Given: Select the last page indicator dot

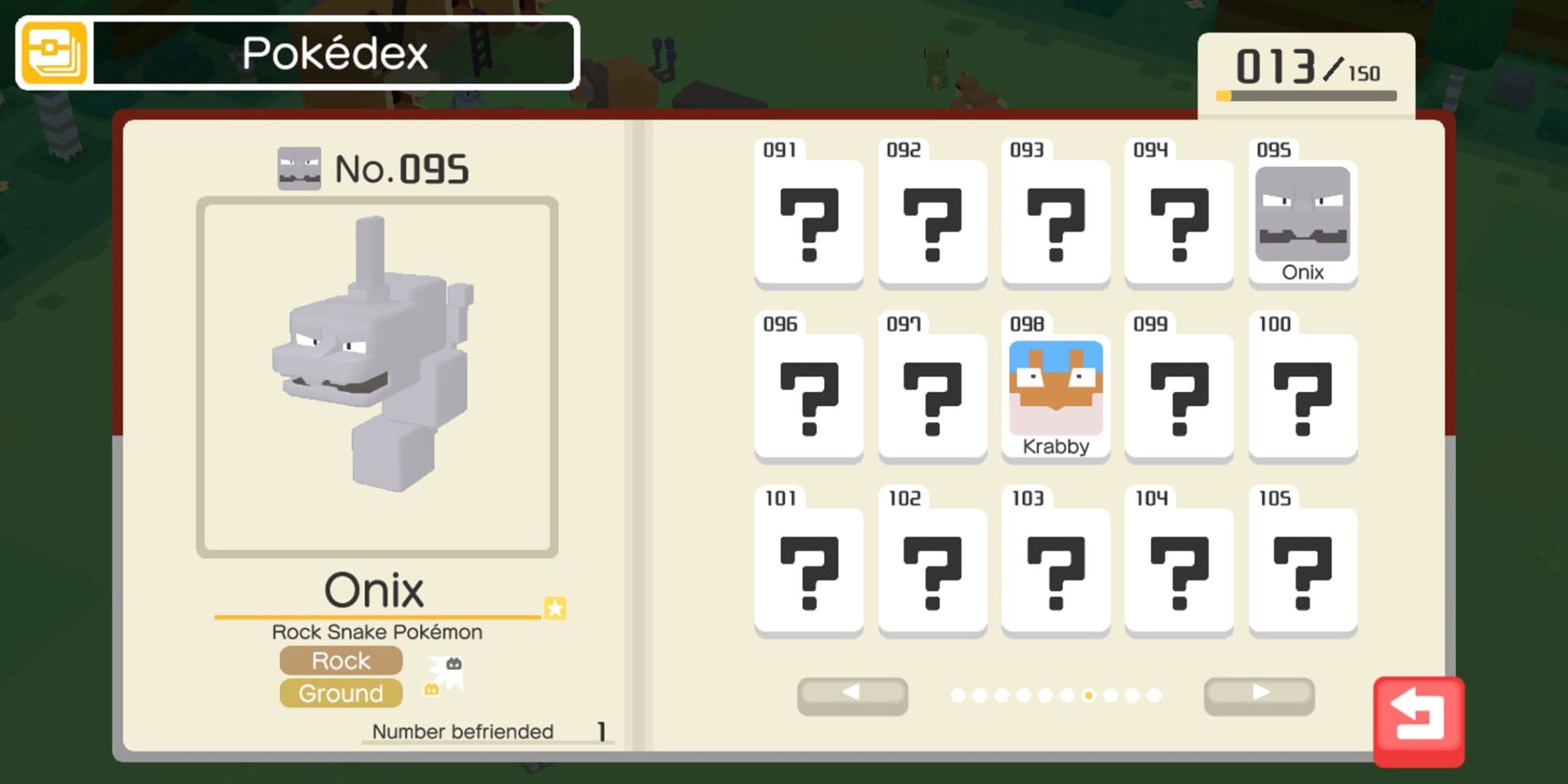Looking at the screenshot, I should click(1155, 696).
